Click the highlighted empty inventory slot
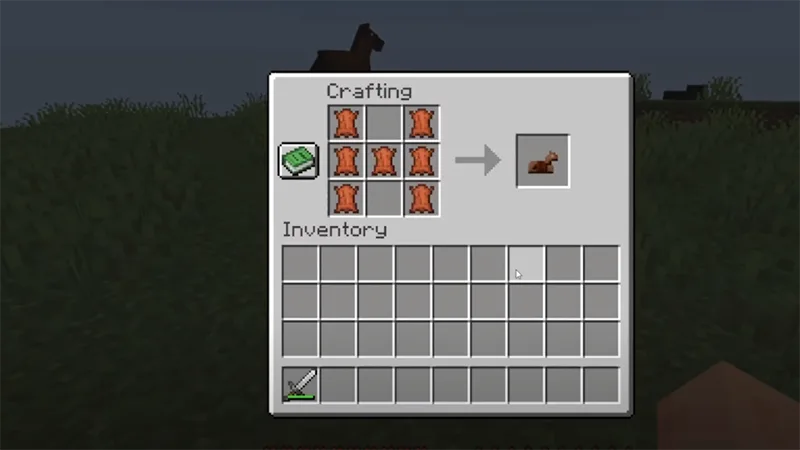 526,264
